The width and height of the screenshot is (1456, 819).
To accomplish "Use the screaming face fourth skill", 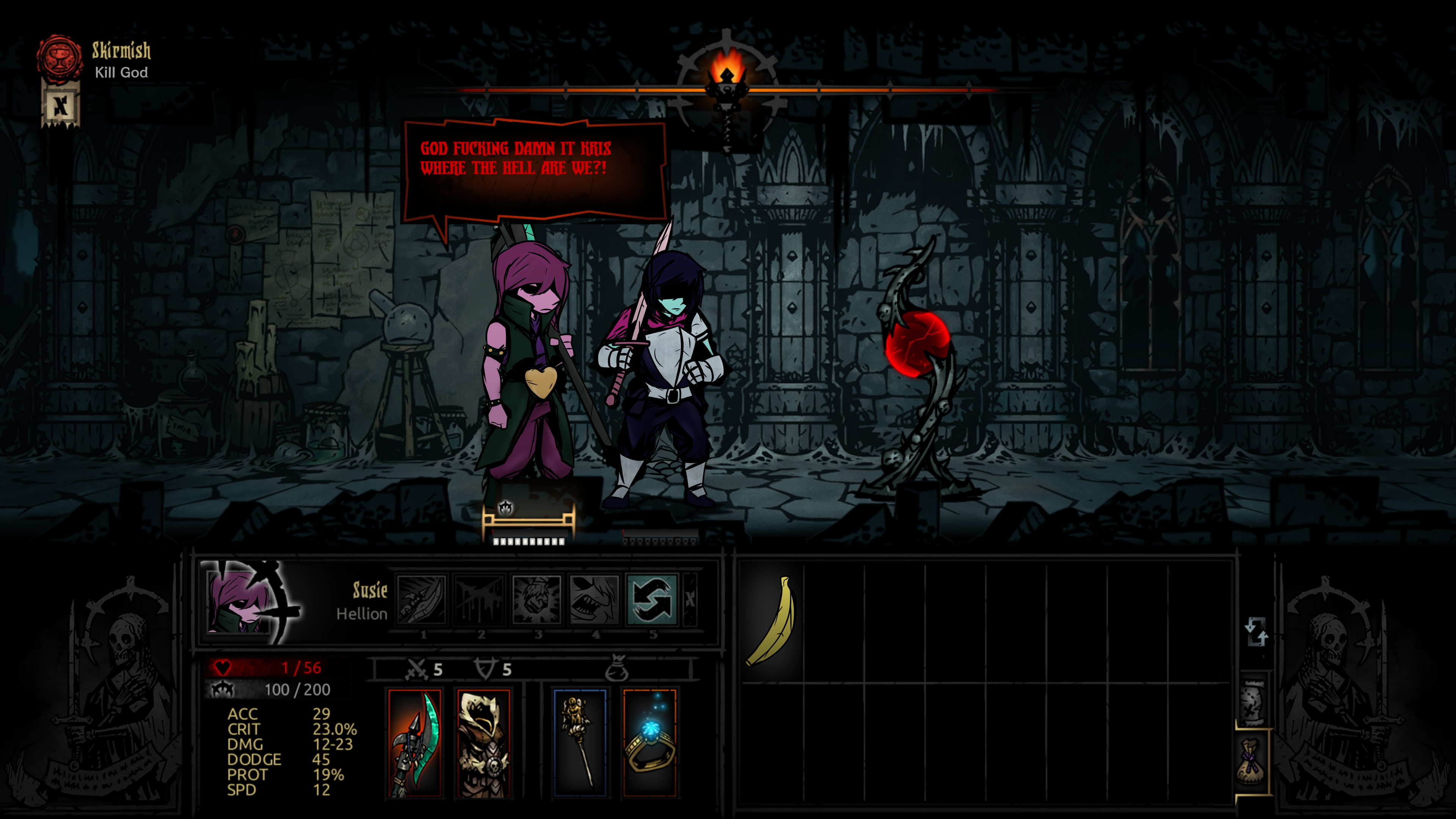I will (595, 600).
